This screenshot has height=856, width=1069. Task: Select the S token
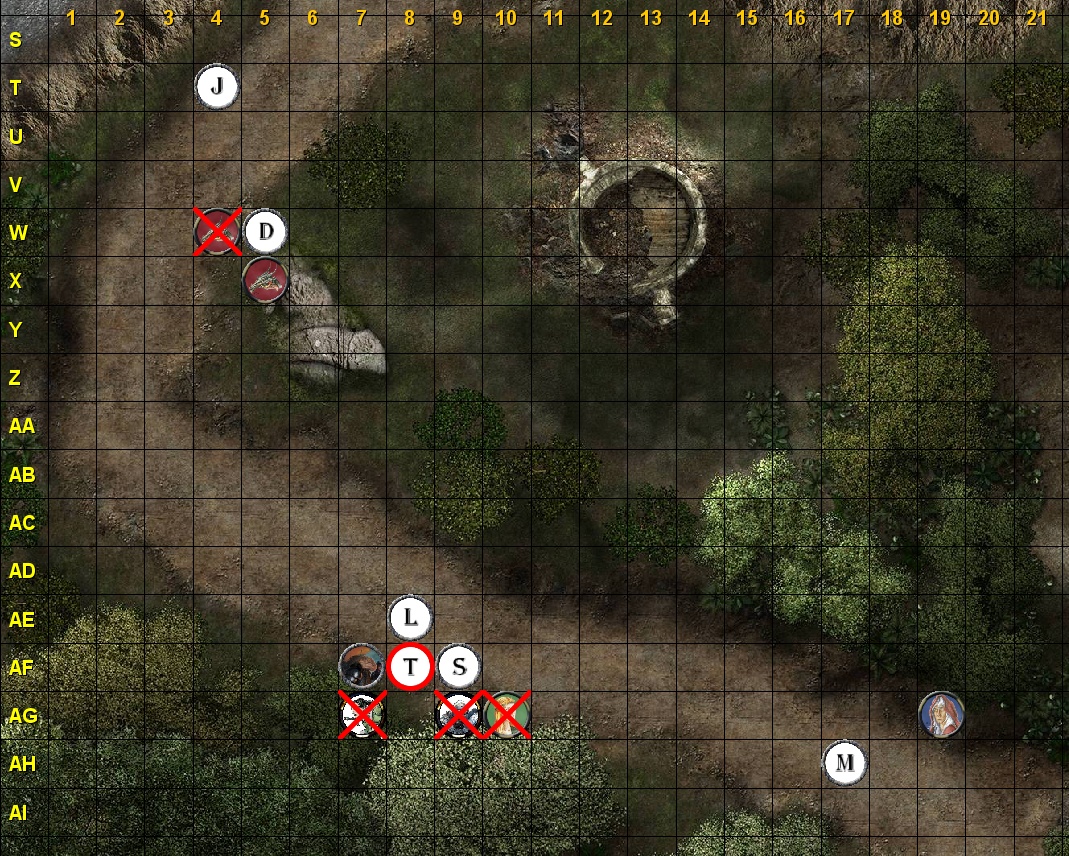point(458,666)
